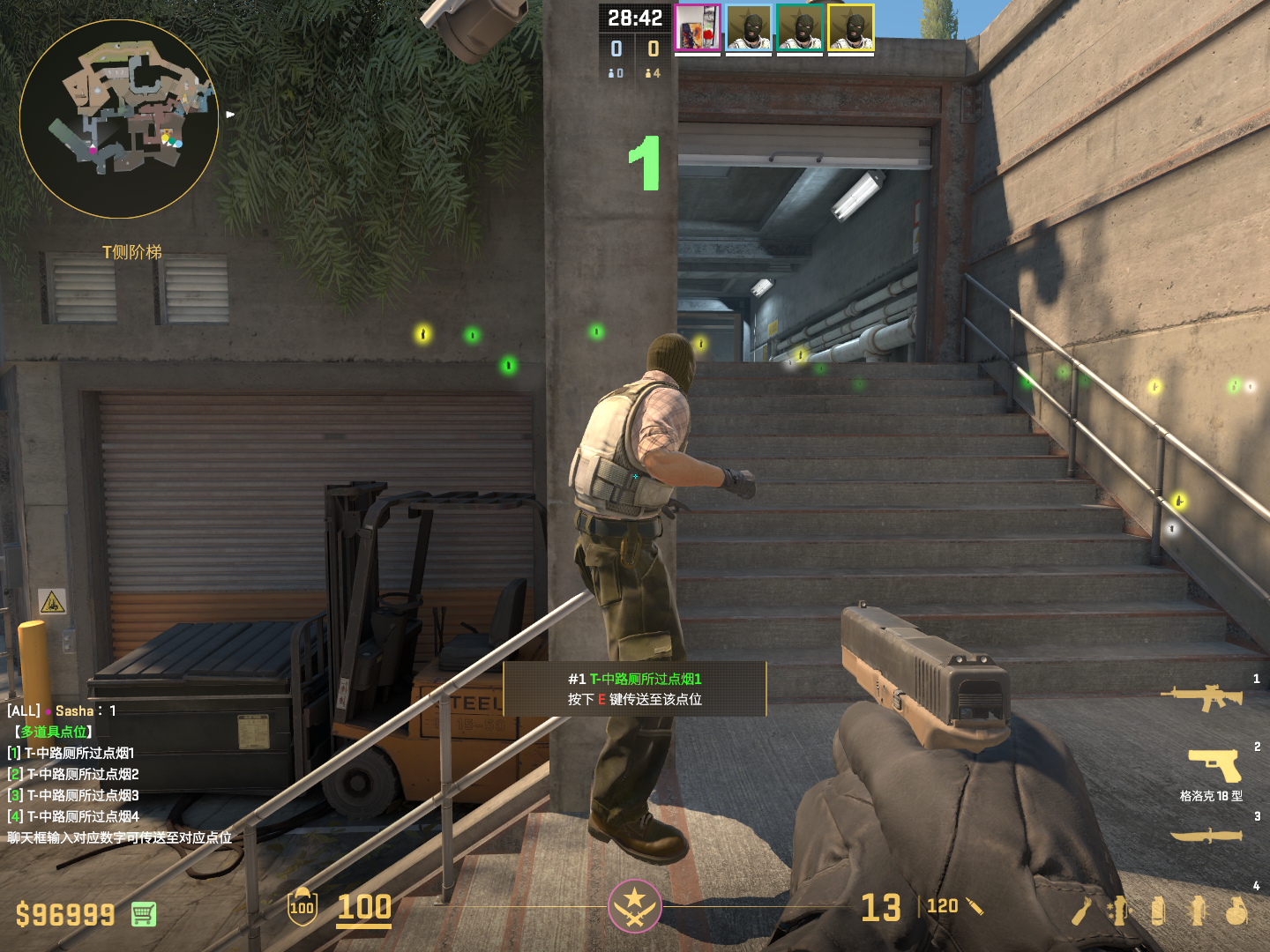Viewport: 1270px width, 952px height.
Task: Select the rifle in weapon slot 1
Action: (1201, 697)
